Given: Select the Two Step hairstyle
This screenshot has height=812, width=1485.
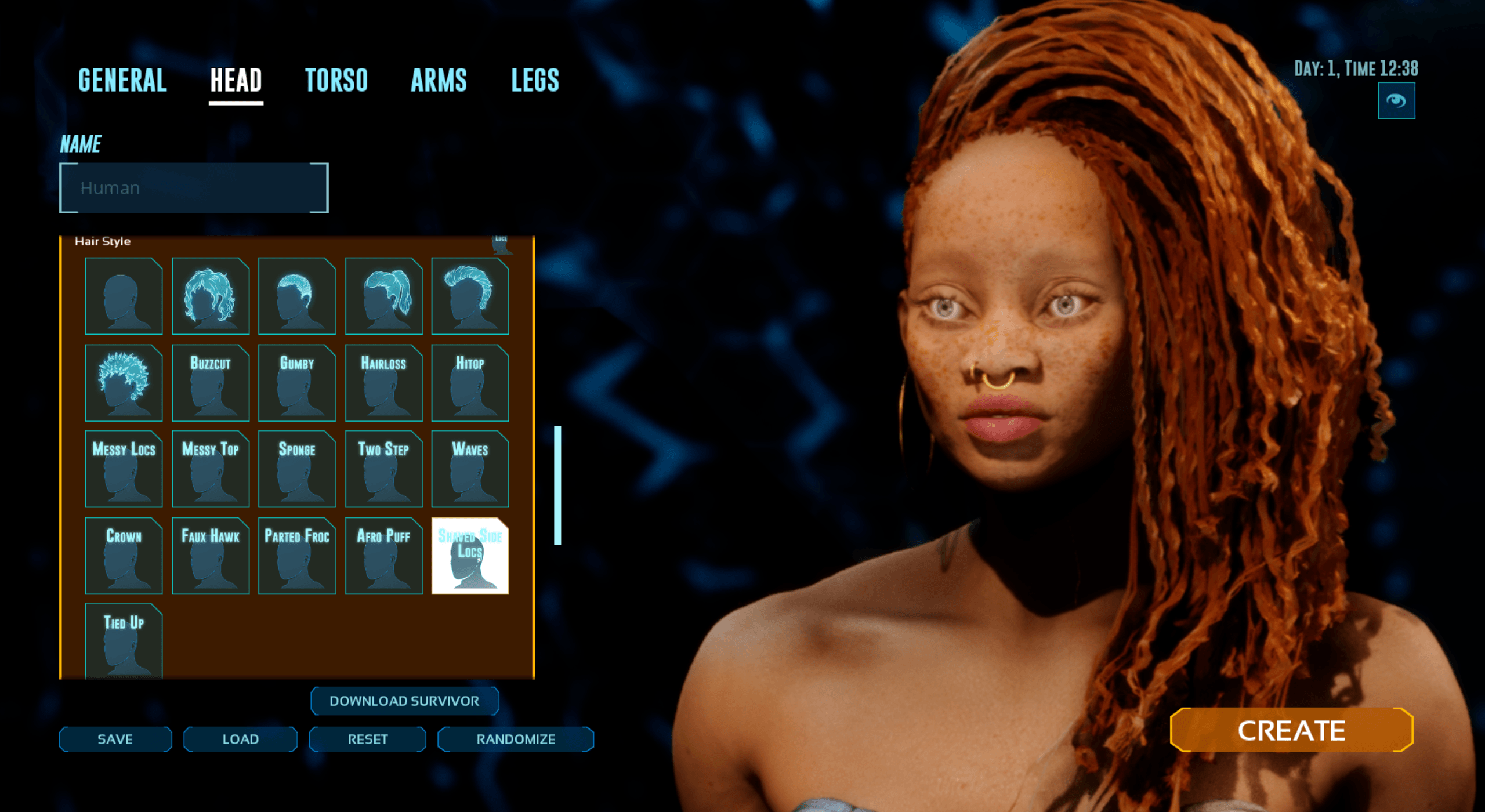Looking at the screenshot, I should pyautogui.click(x=384, y=469).
